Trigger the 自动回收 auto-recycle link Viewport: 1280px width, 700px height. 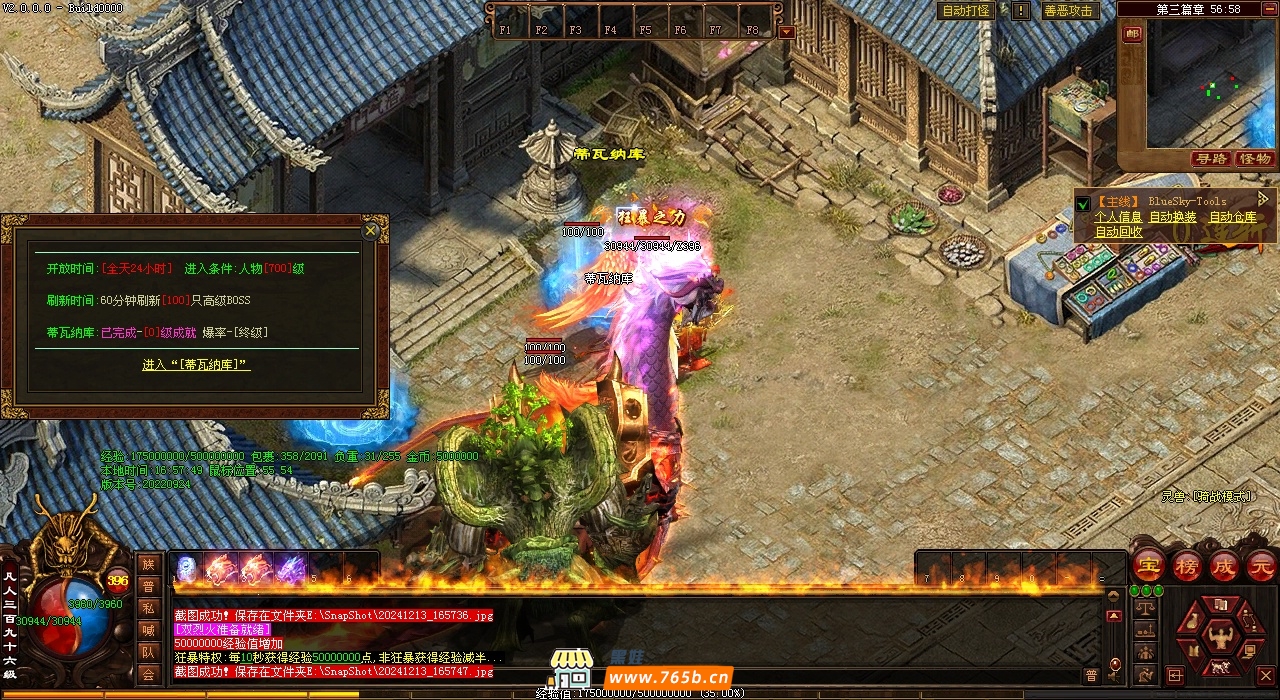(1118, 232)
